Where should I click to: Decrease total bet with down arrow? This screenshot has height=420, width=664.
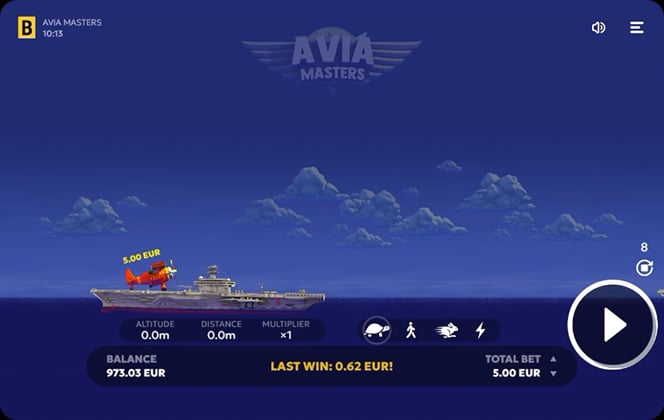pyautogui.click(x=553, y=374)
